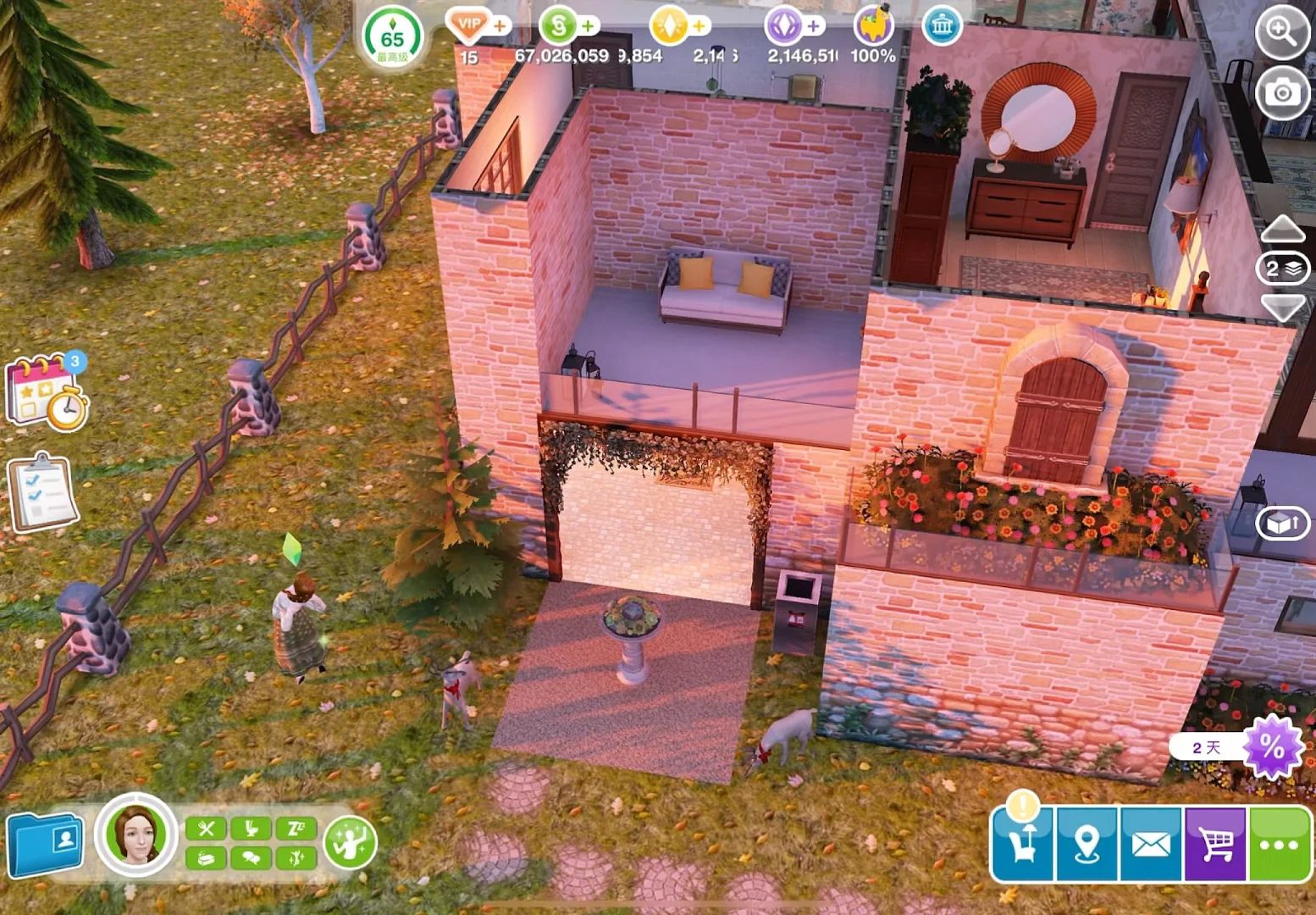Toggle the wall view cube button

(1282, 524)
